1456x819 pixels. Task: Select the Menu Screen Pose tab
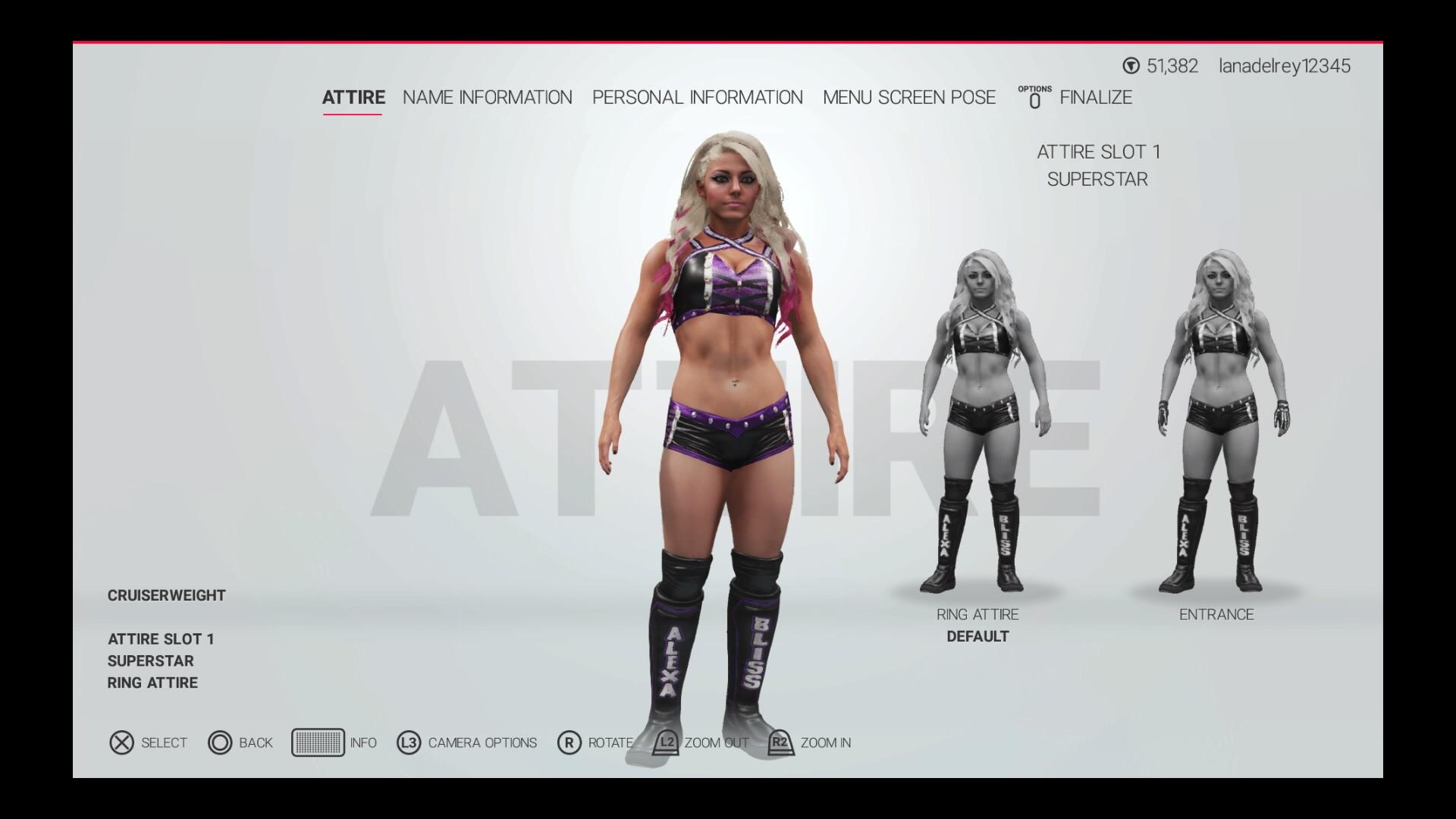pyautogui.click(x=908, y=97)
